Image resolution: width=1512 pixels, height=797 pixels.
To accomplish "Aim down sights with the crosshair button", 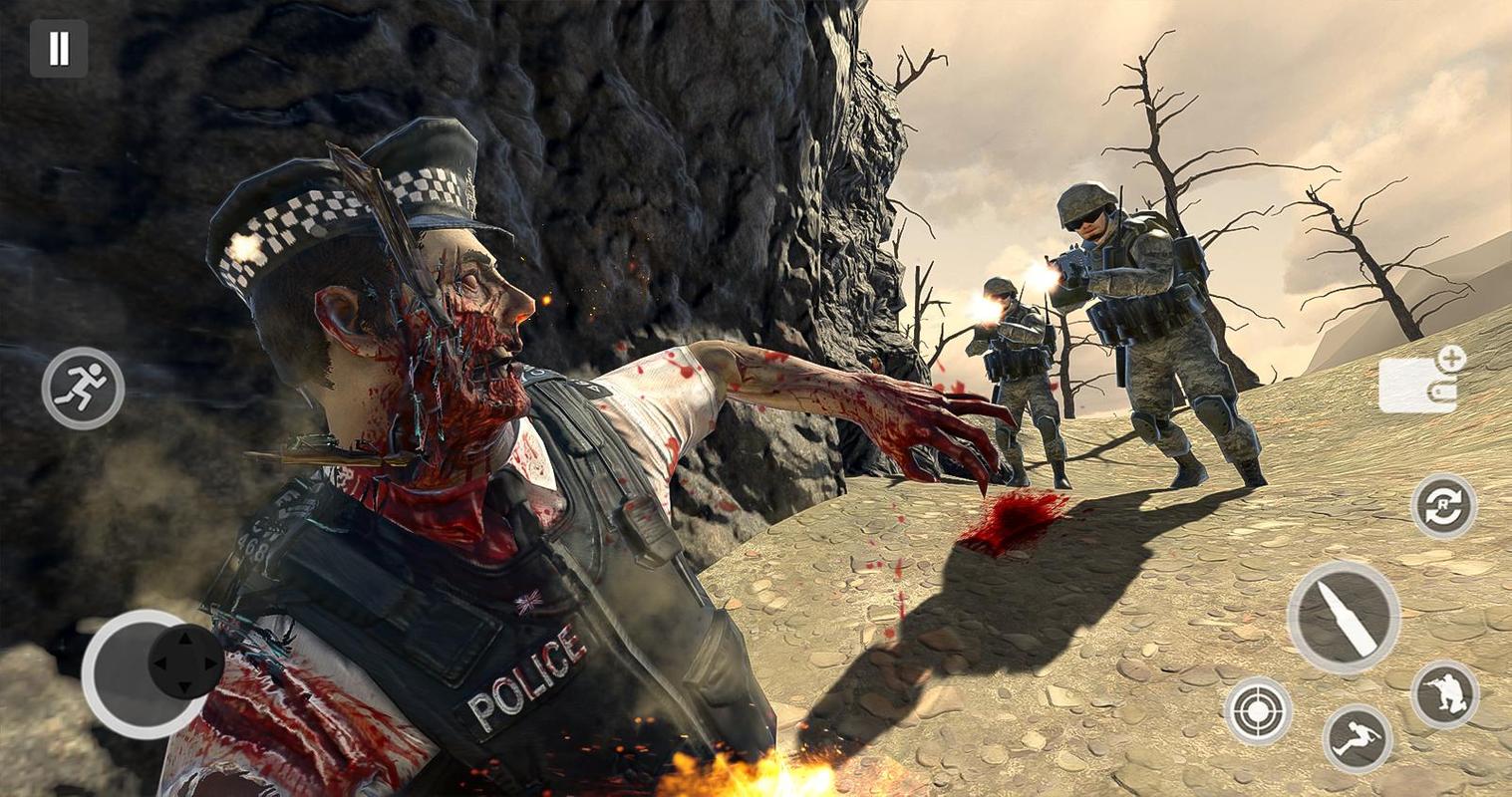I will (1258, 710).
